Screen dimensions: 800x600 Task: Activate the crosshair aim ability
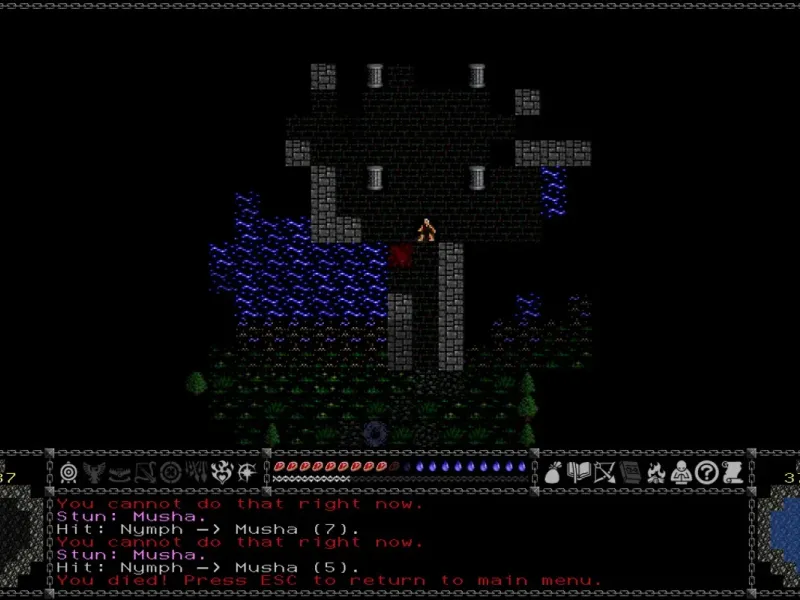point(170,472)
